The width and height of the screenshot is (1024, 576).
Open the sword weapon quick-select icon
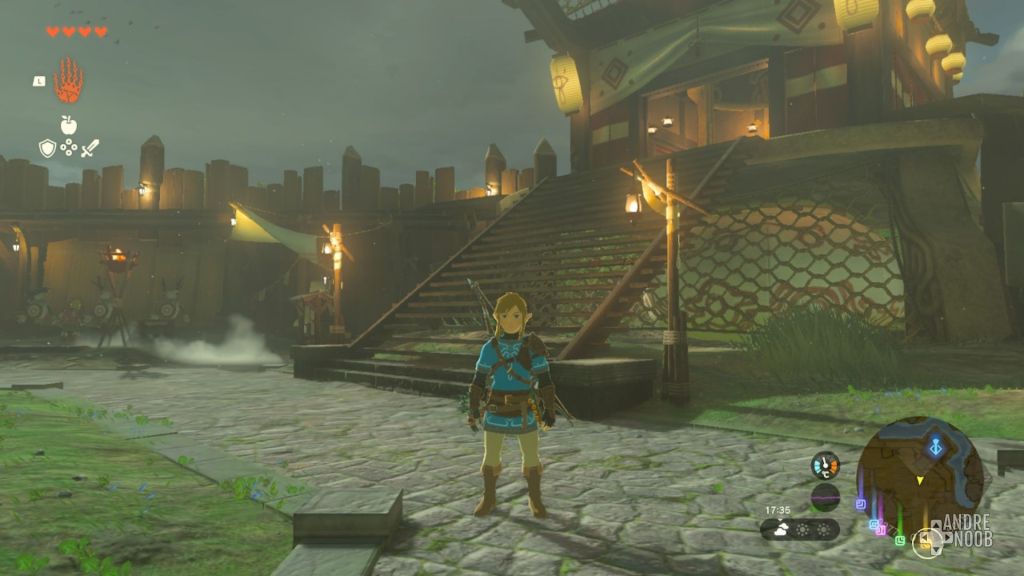(90, 148)
